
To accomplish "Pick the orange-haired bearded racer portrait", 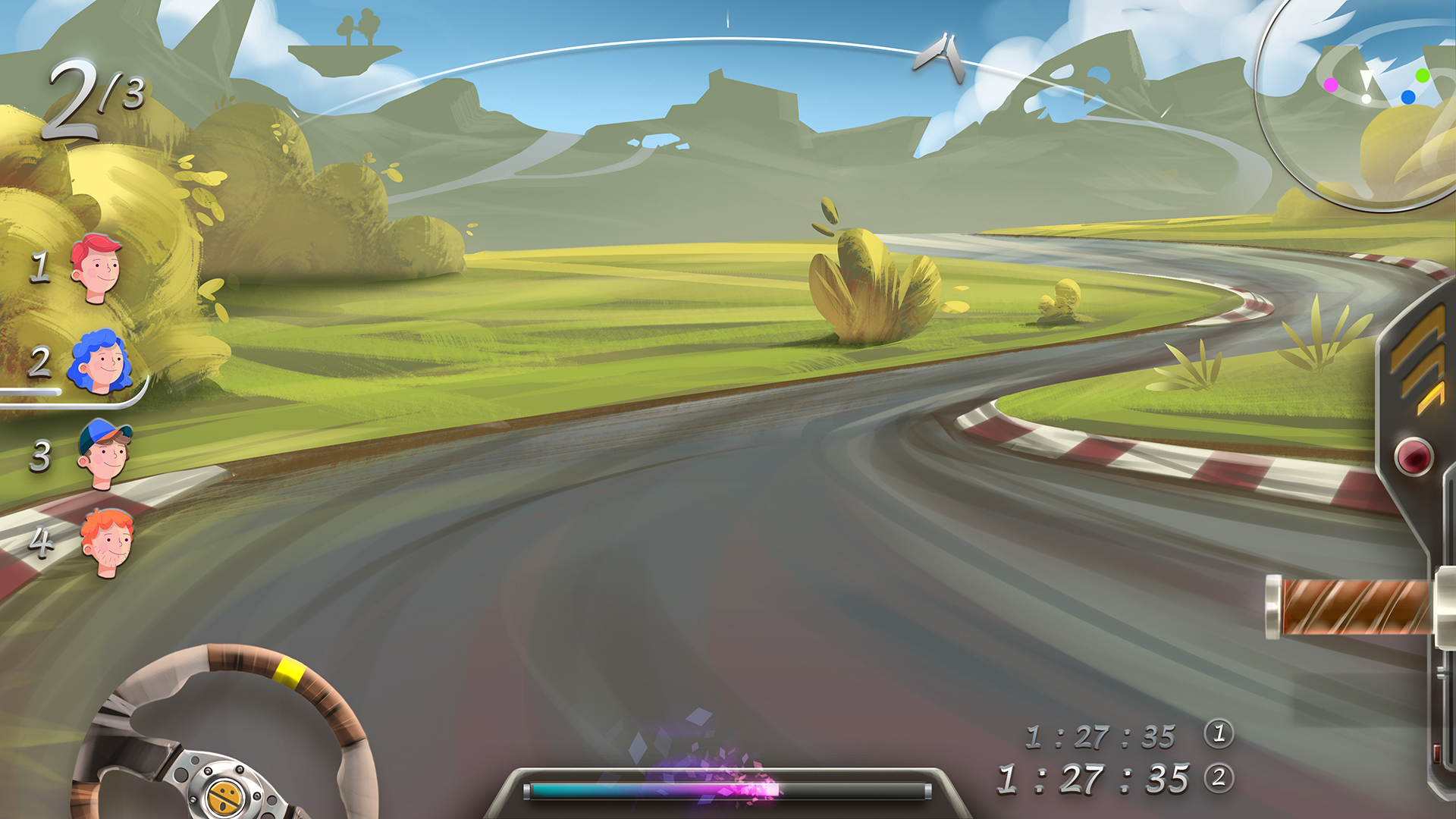I will (107, 541).
